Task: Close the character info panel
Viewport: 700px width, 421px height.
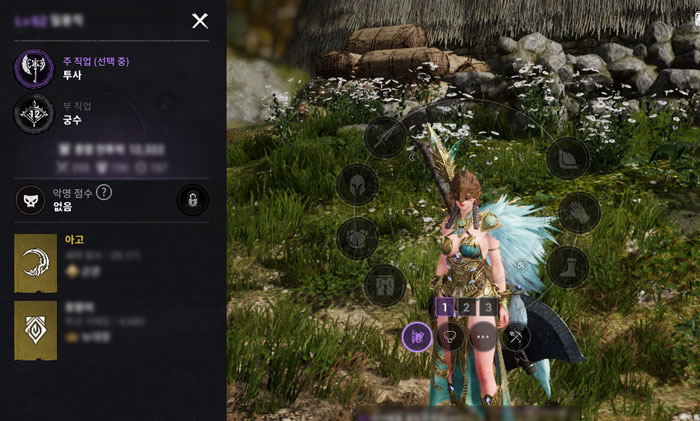Action: tap(200, 21)
